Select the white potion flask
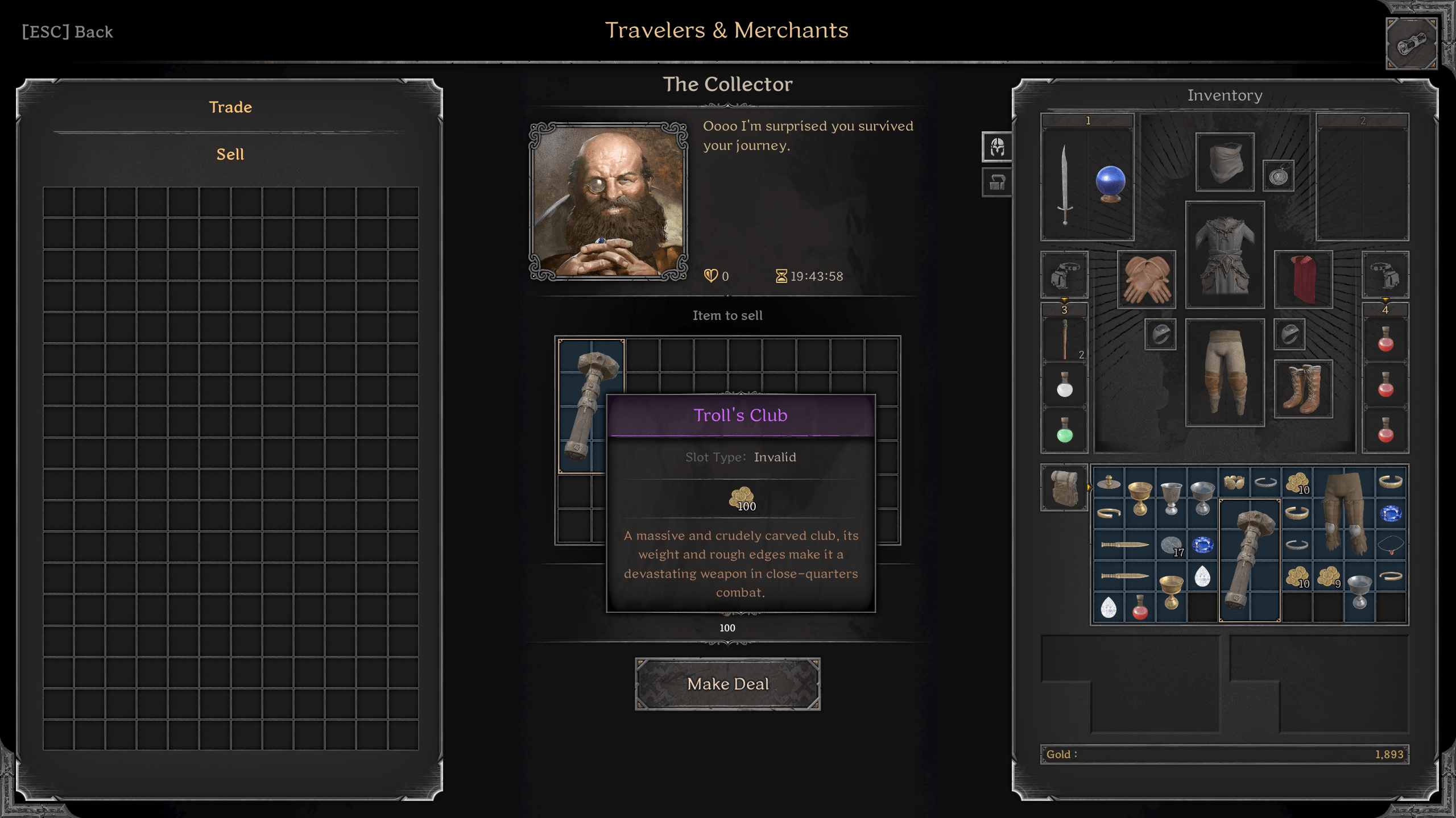The height and width of the screenshot is (818, 1456). pos(1065,385)
